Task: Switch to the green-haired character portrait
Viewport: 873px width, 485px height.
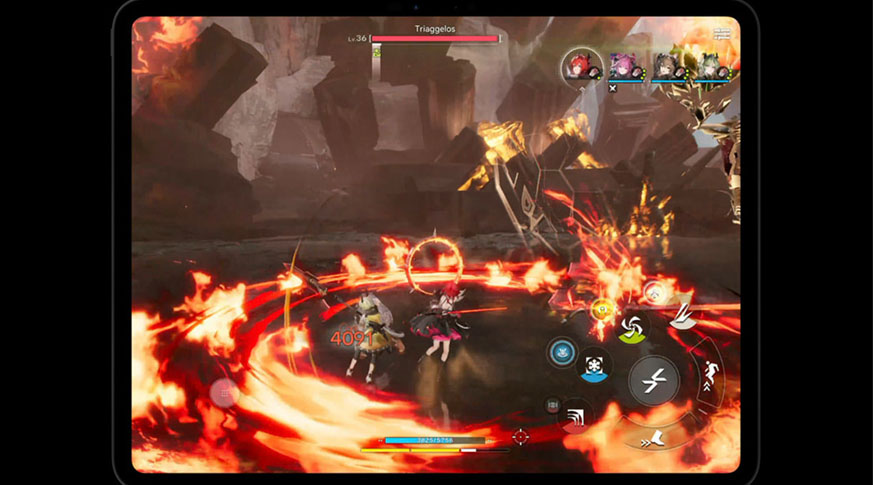Action: click(x=709, y=67)
